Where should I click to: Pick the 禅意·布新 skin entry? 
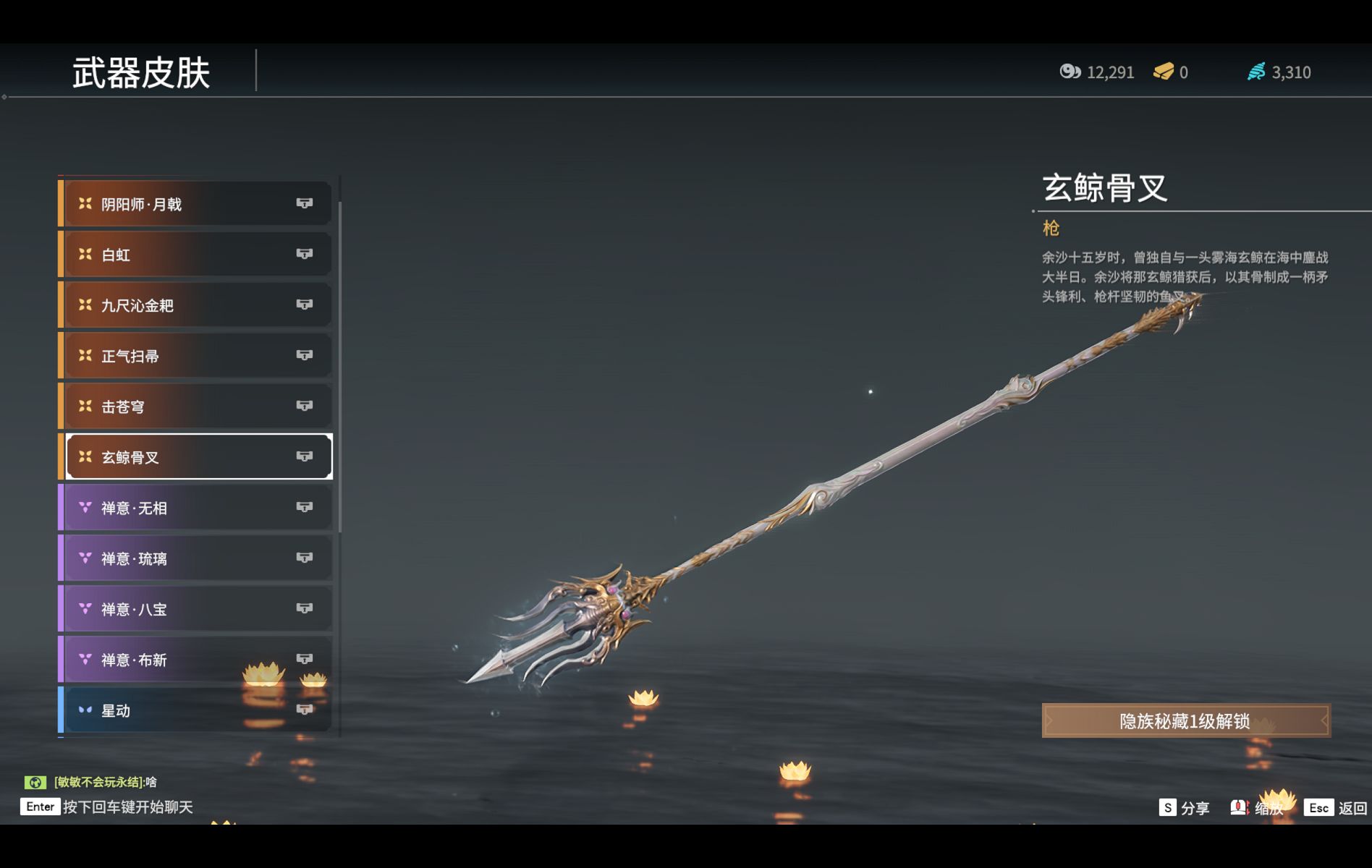pyautogui.click(x=197, y=660)
